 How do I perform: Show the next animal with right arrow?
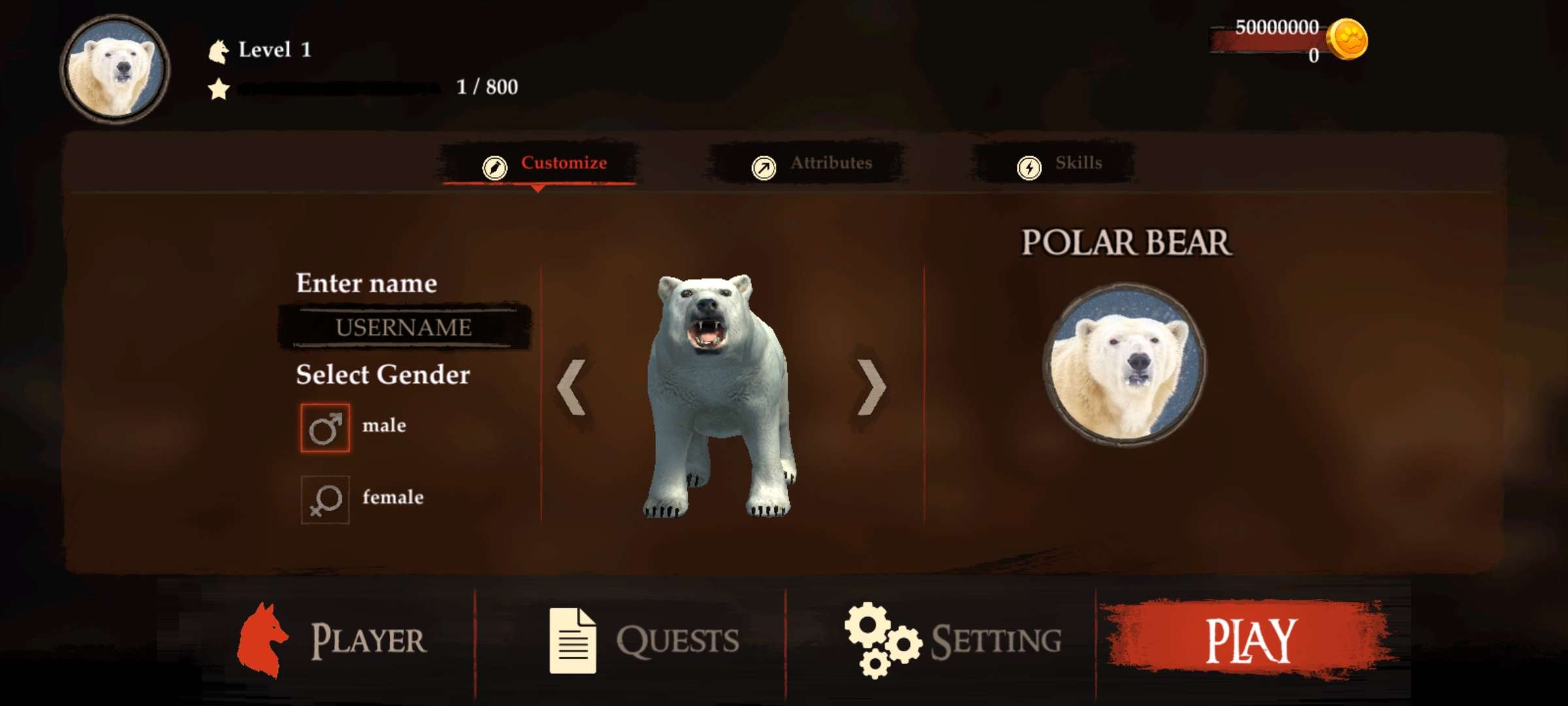tap(871, 388)
